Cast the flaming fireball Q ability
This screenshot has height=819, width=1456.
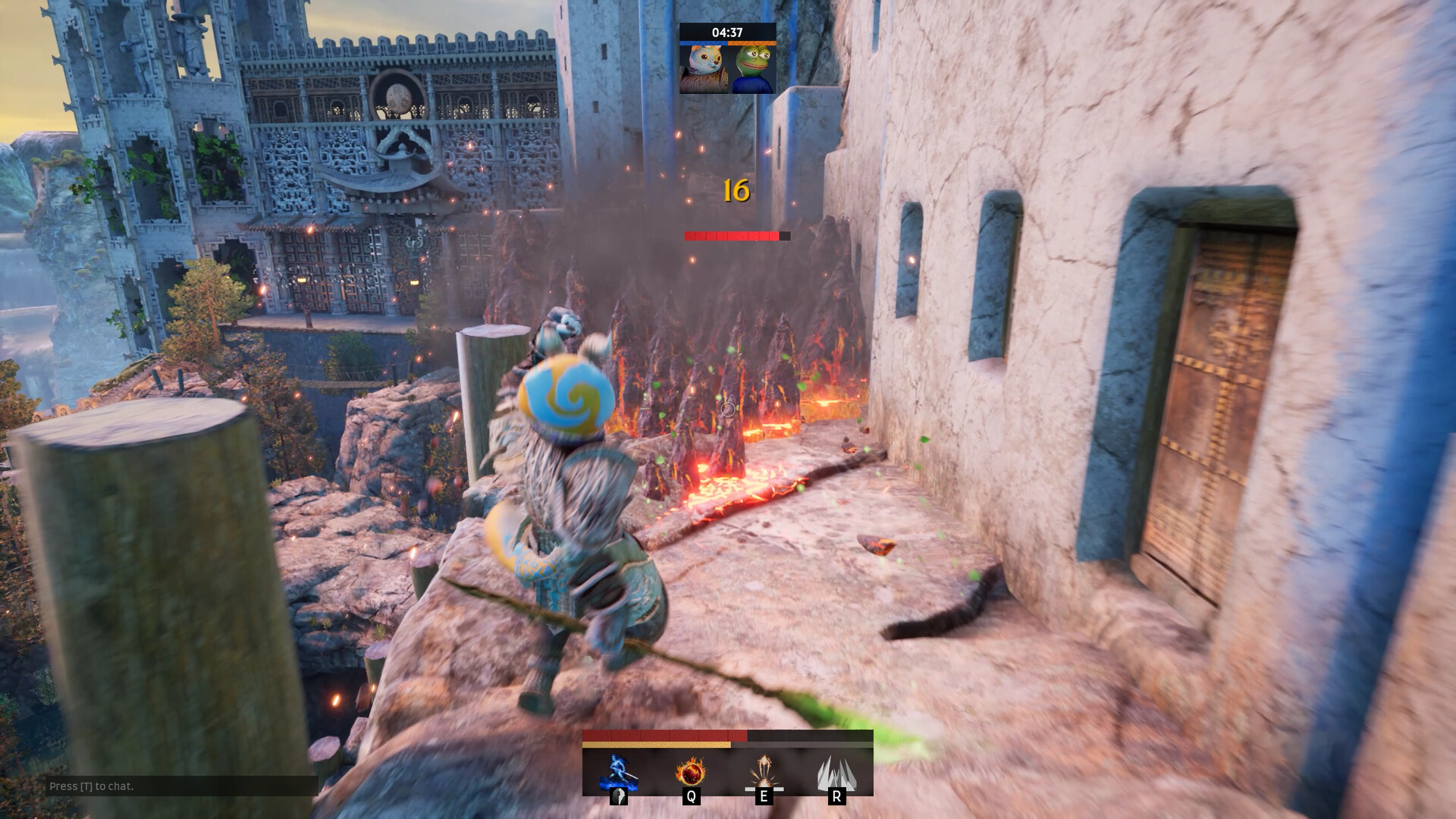691,773
